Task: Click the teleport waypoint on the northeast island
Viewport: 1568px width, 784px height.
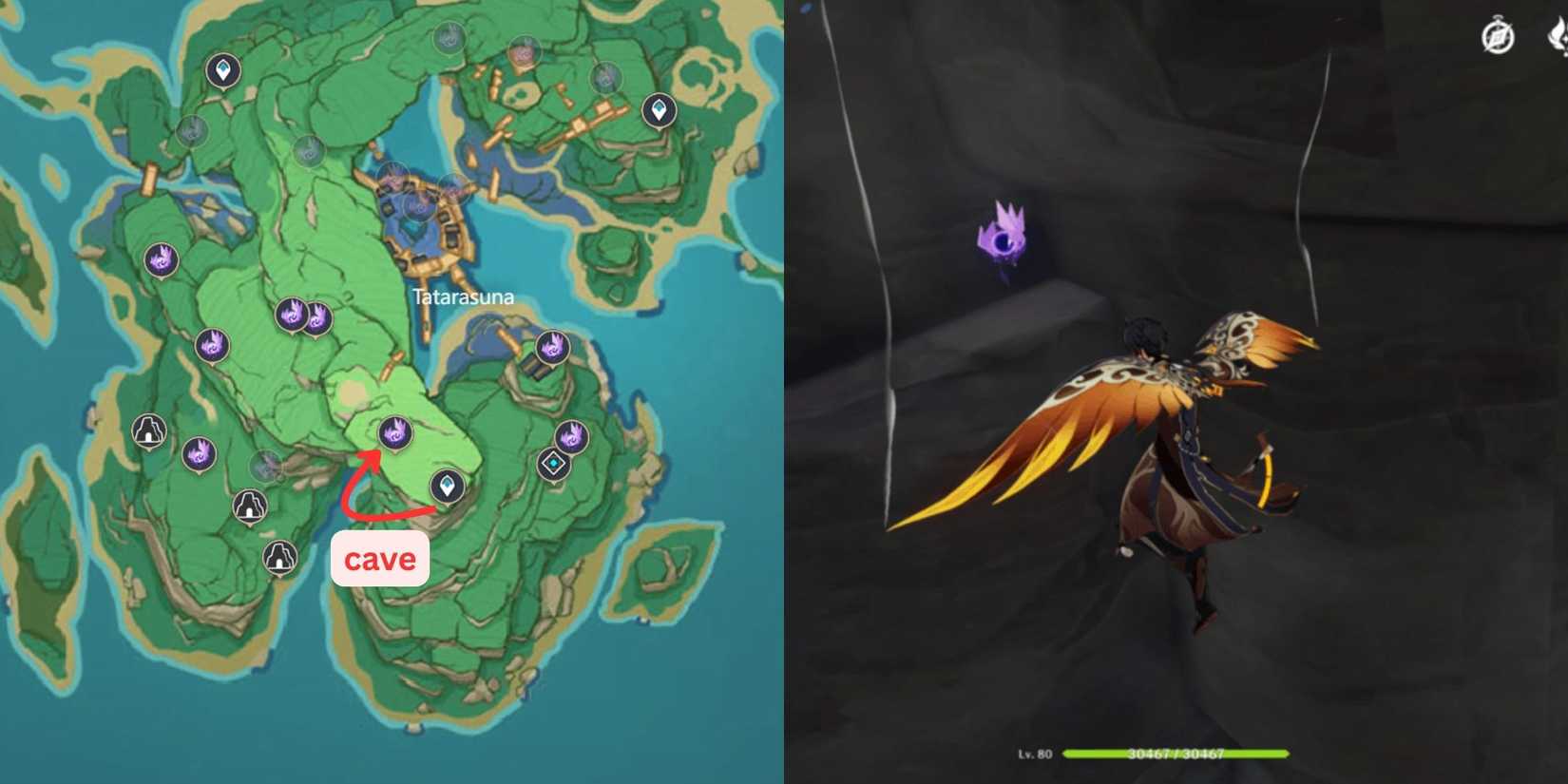Action: point(660,109)
